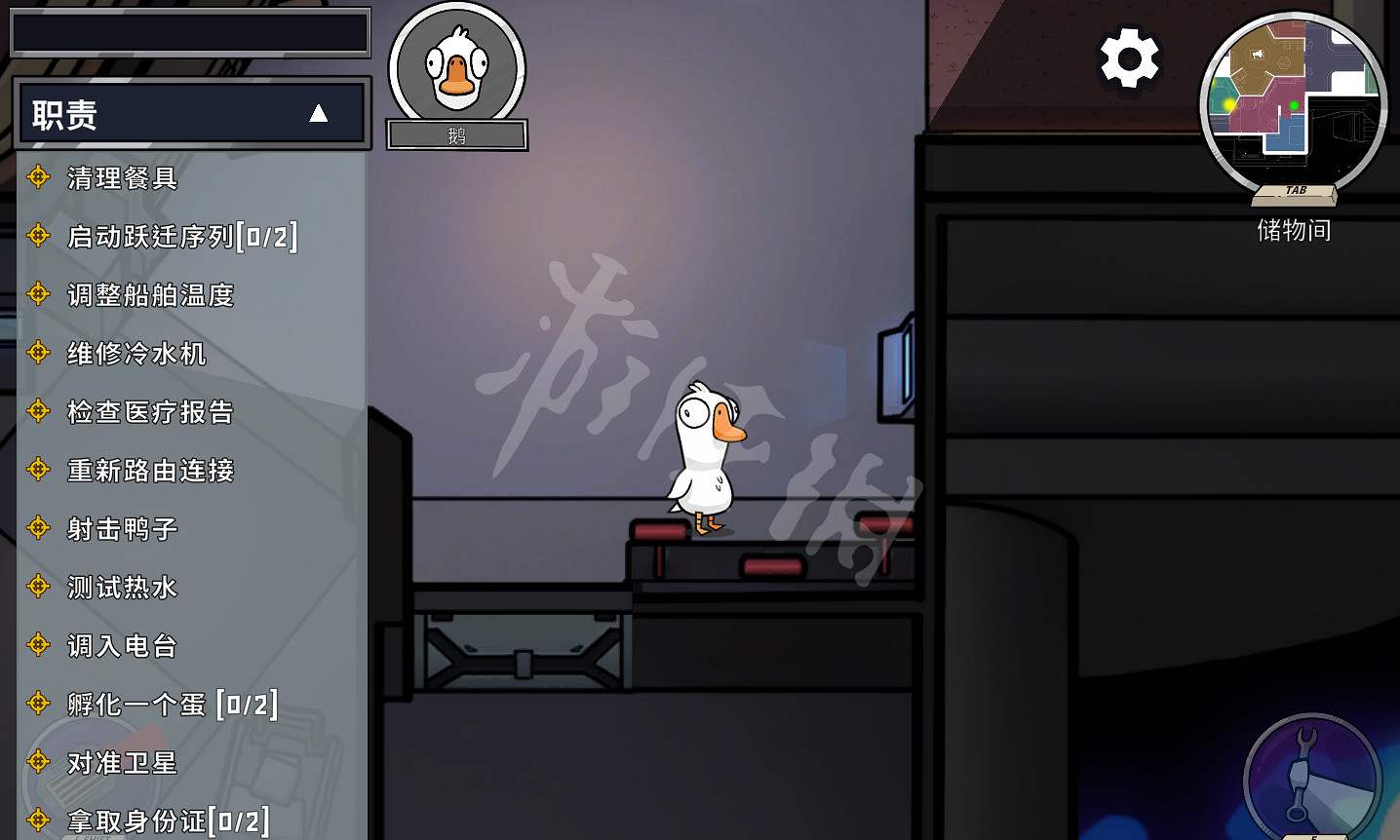This screenshot has width=1400, height=840.
Task: Open the task 启动跃迁序列[0/2]
Action: (180, 236)
